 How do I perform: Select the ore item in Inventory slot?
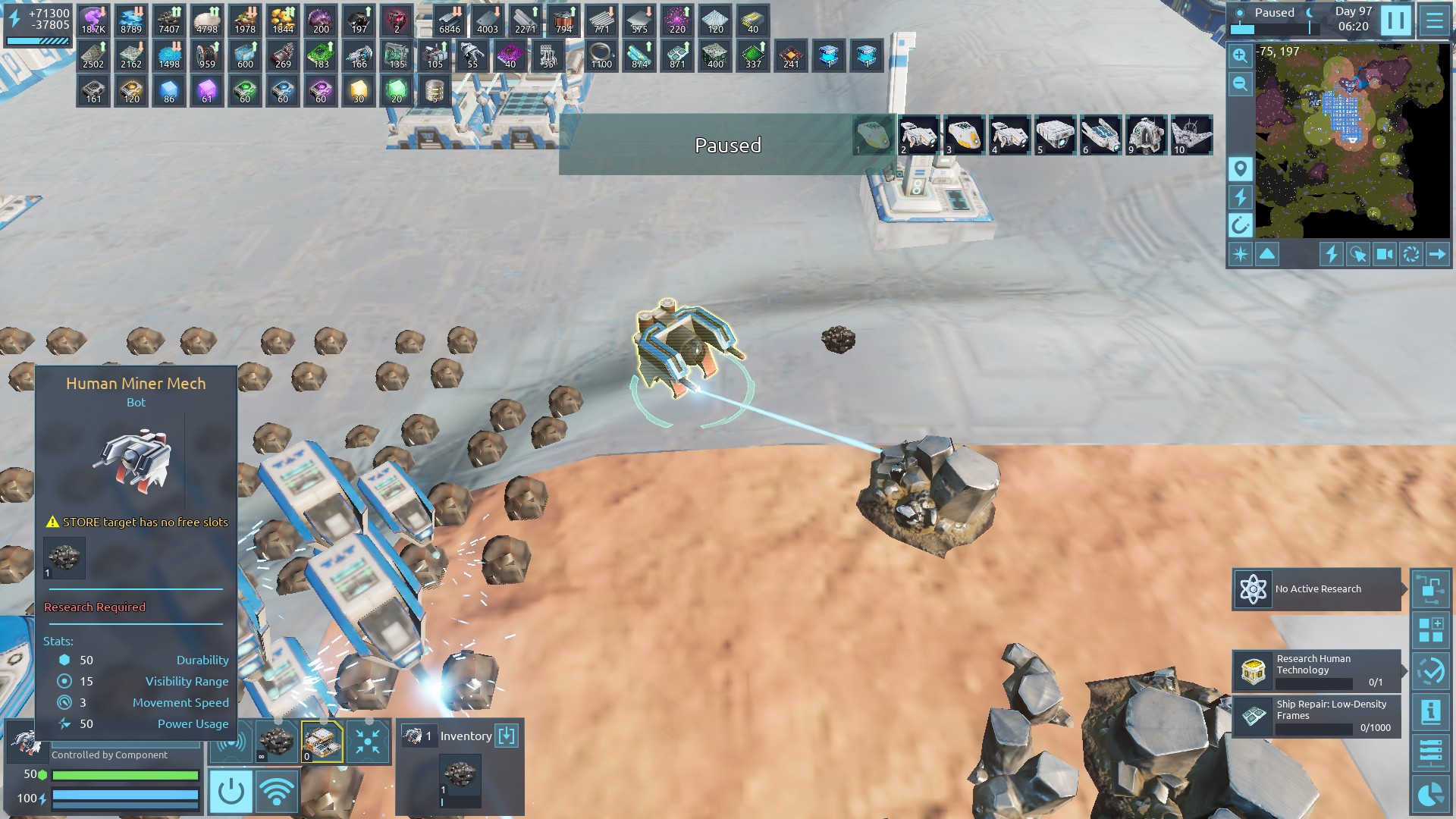[460, 777]
